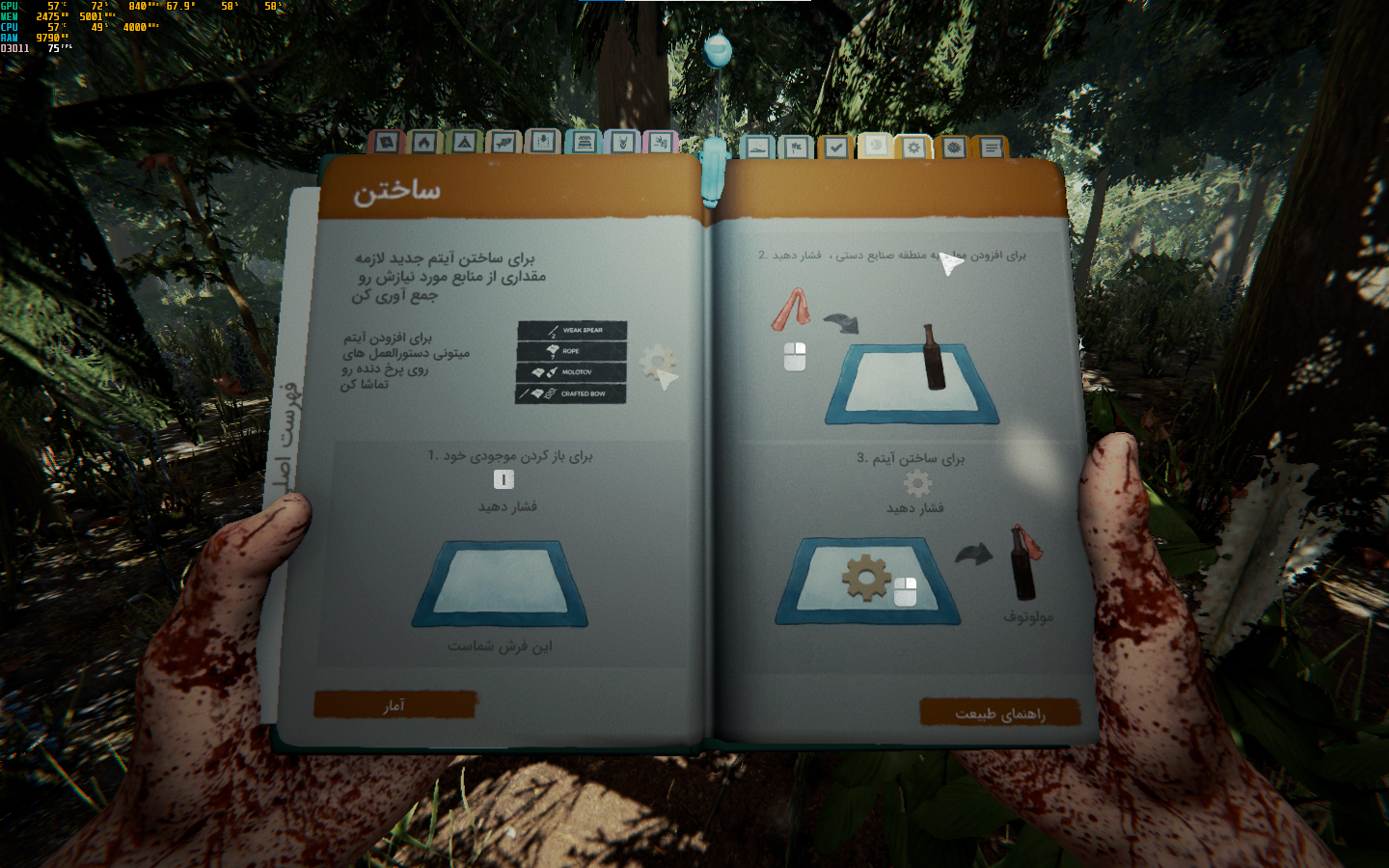Switch to the pale crescent moon tab

(x=875, y=146)
